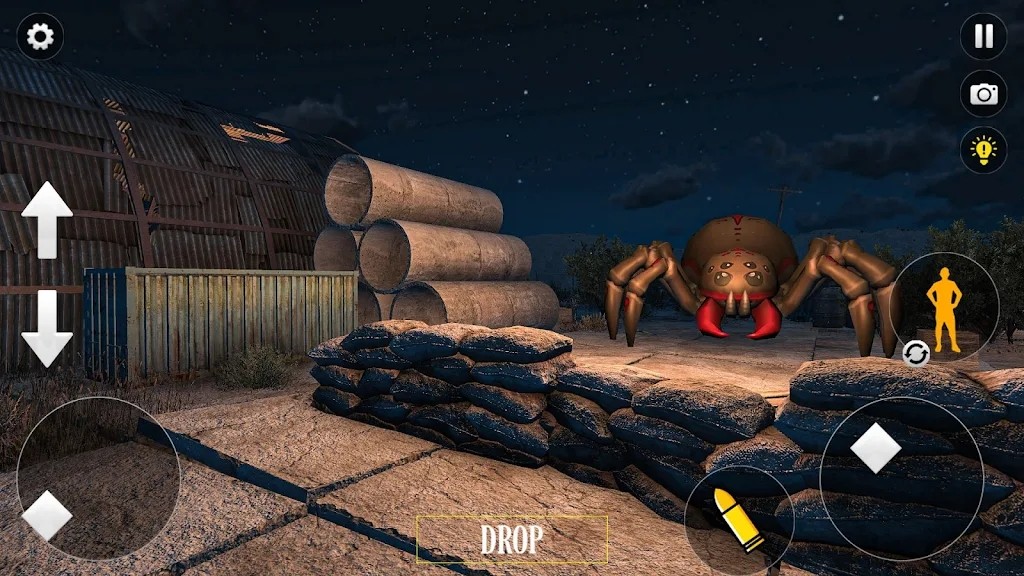Tap the down arrow control
The width and height of the screenshot is (1024, 576).
coord(47,328)
